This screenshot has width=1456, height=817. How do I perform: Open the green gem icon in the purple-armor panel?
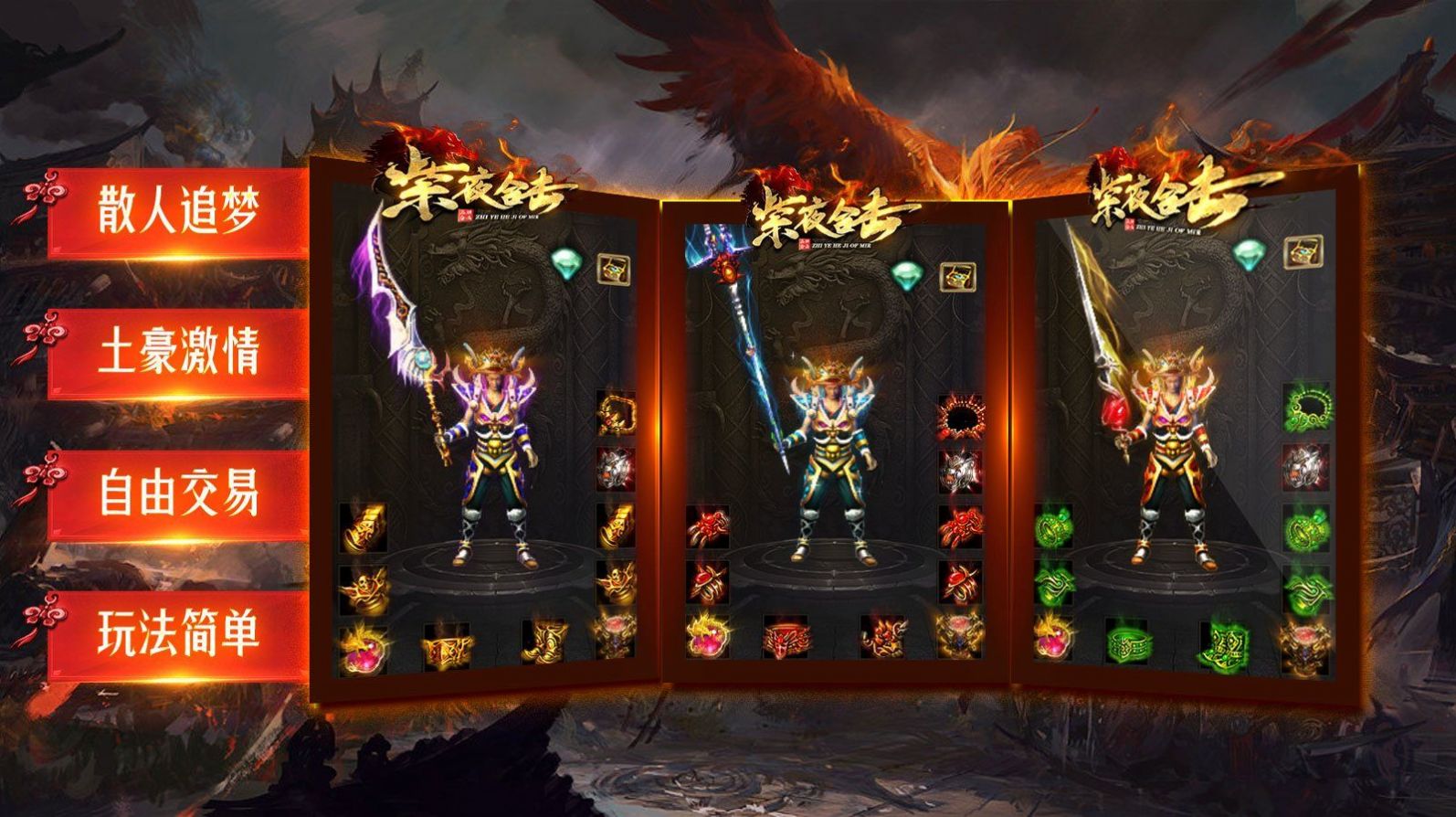coord(567,264)
